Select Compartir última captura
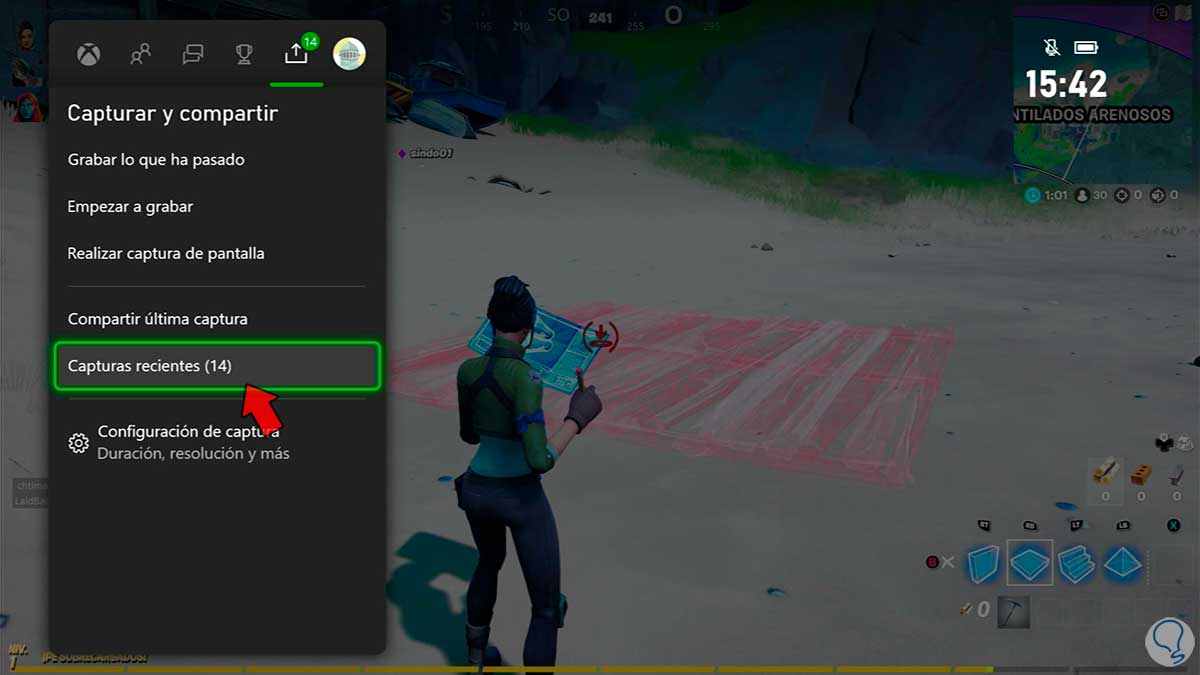Viewport: 1200px width, 675px height. (157, 320)
